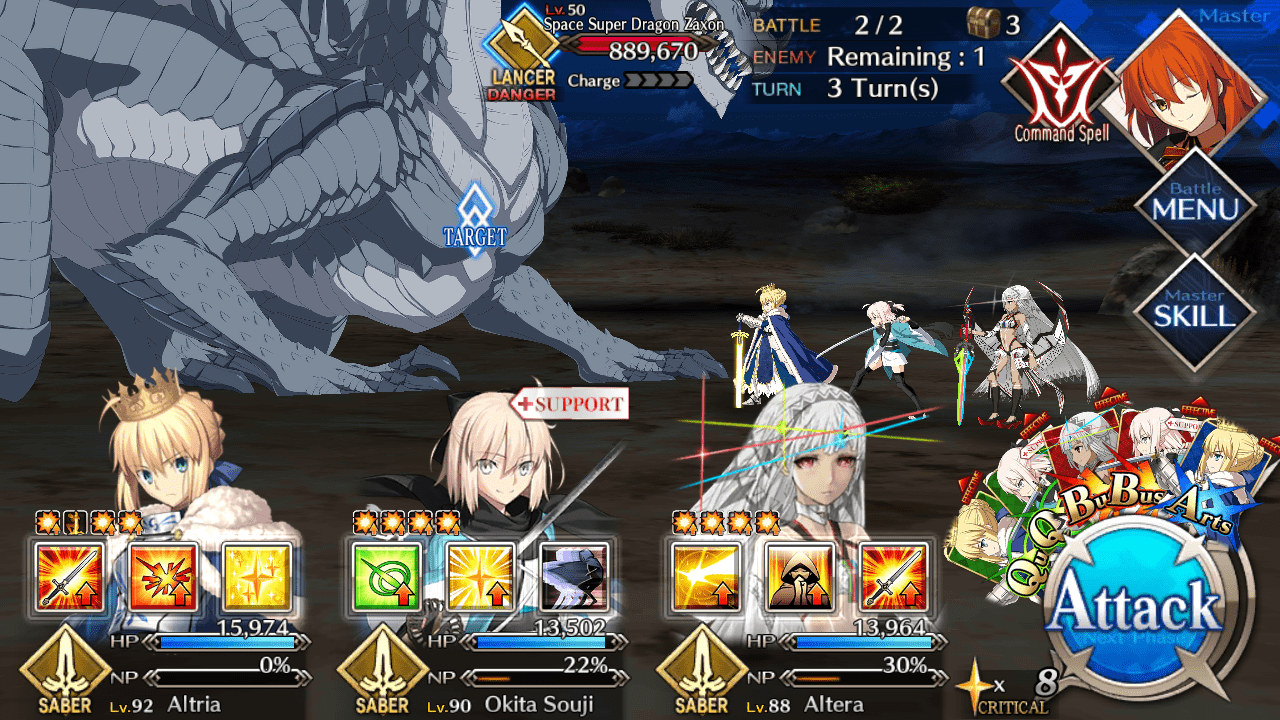Image resolution: width=1280 pixels, height=720 pixels.
Task: Activate Altera's golden beam first skill
Action: 706,577
